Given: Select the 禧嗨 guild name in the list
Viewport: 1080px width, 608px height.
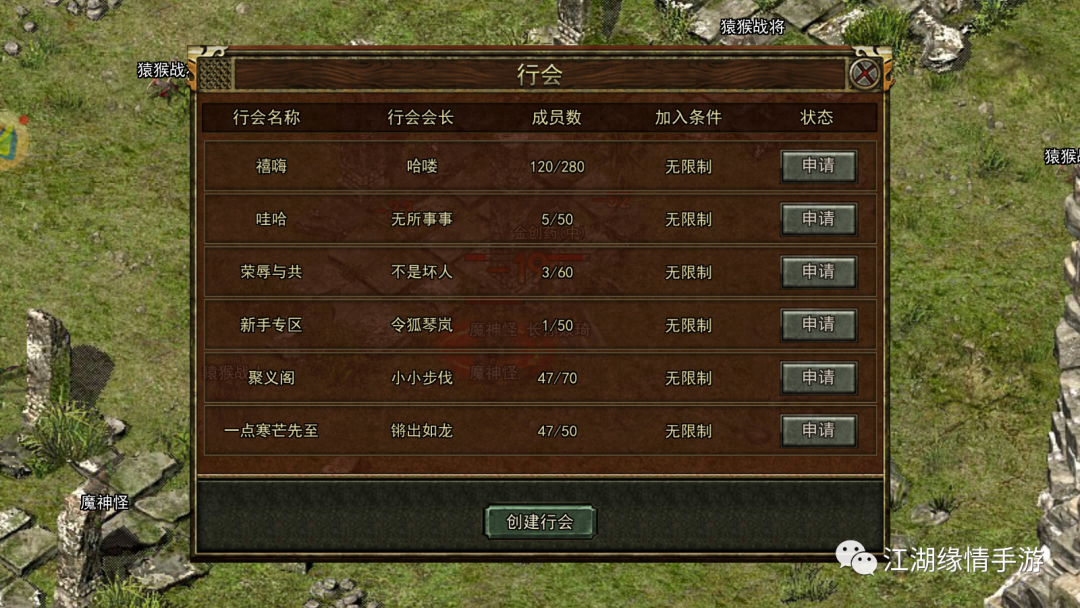Looking at the screenshot, I should coord(271,166).
